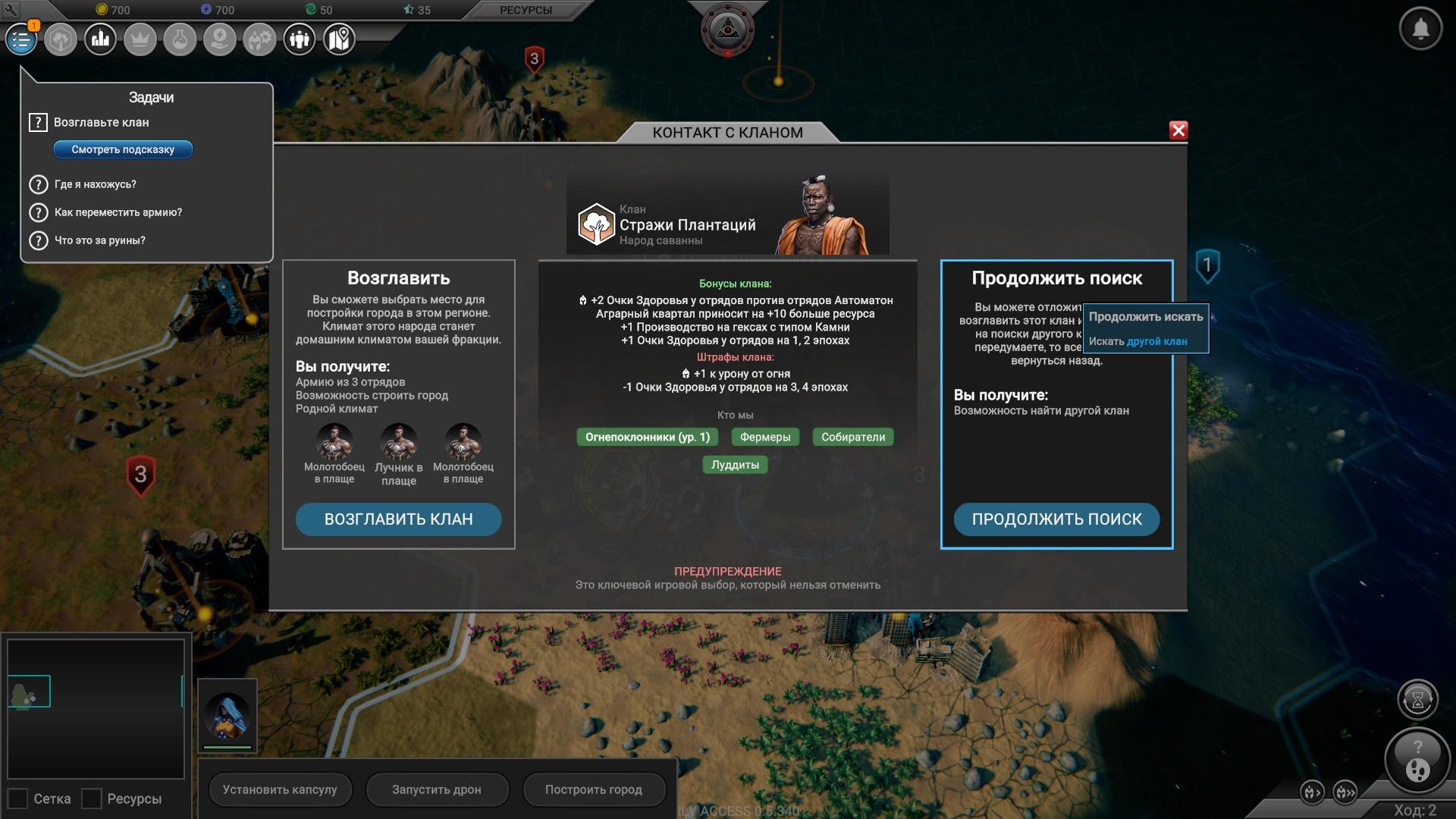Viewport: 1456px width, 819px height.
Task: End turn with the hourglass button
Action: click(x=1417, y=699)
